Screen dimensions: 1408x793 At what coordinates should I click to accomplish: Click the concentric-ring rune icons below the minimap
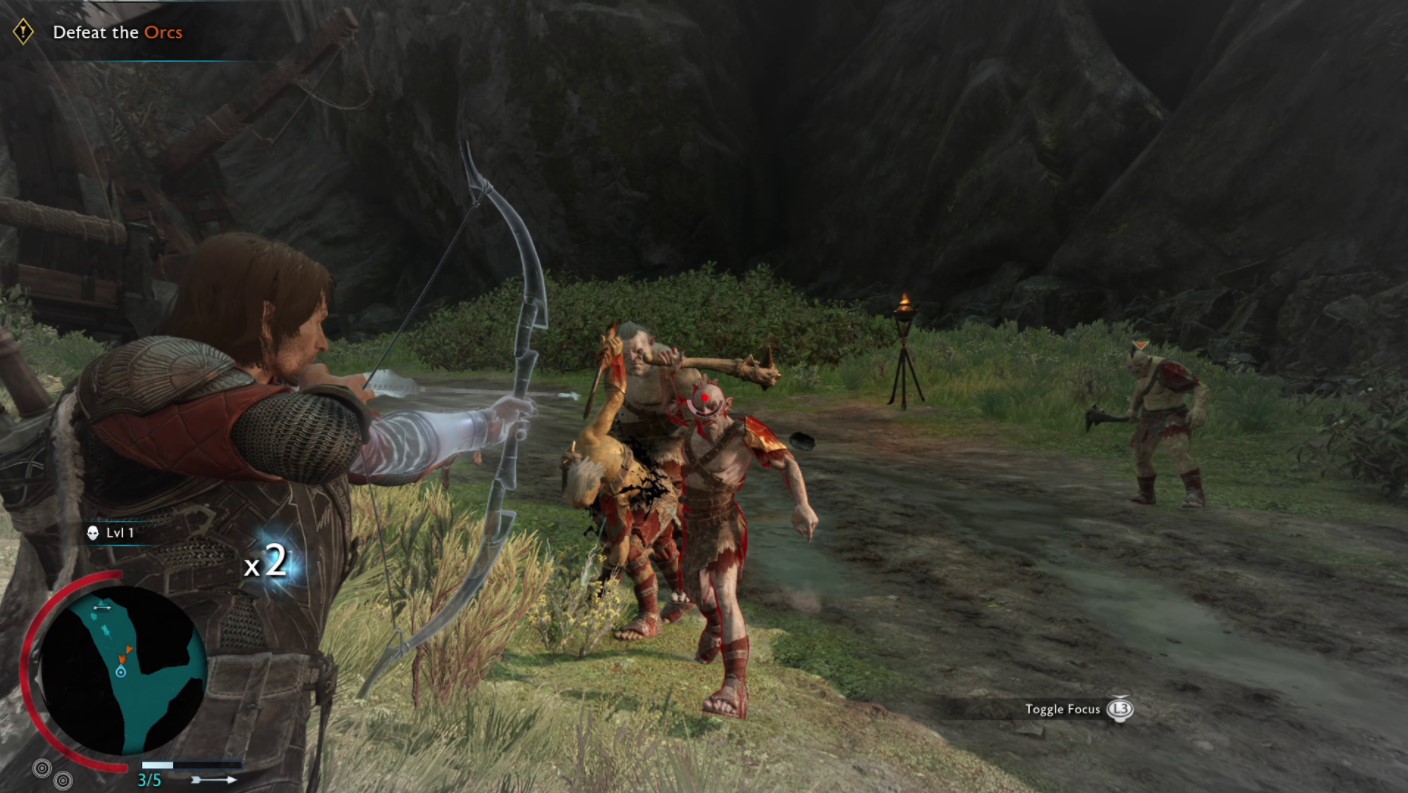(x=52, y=773)
